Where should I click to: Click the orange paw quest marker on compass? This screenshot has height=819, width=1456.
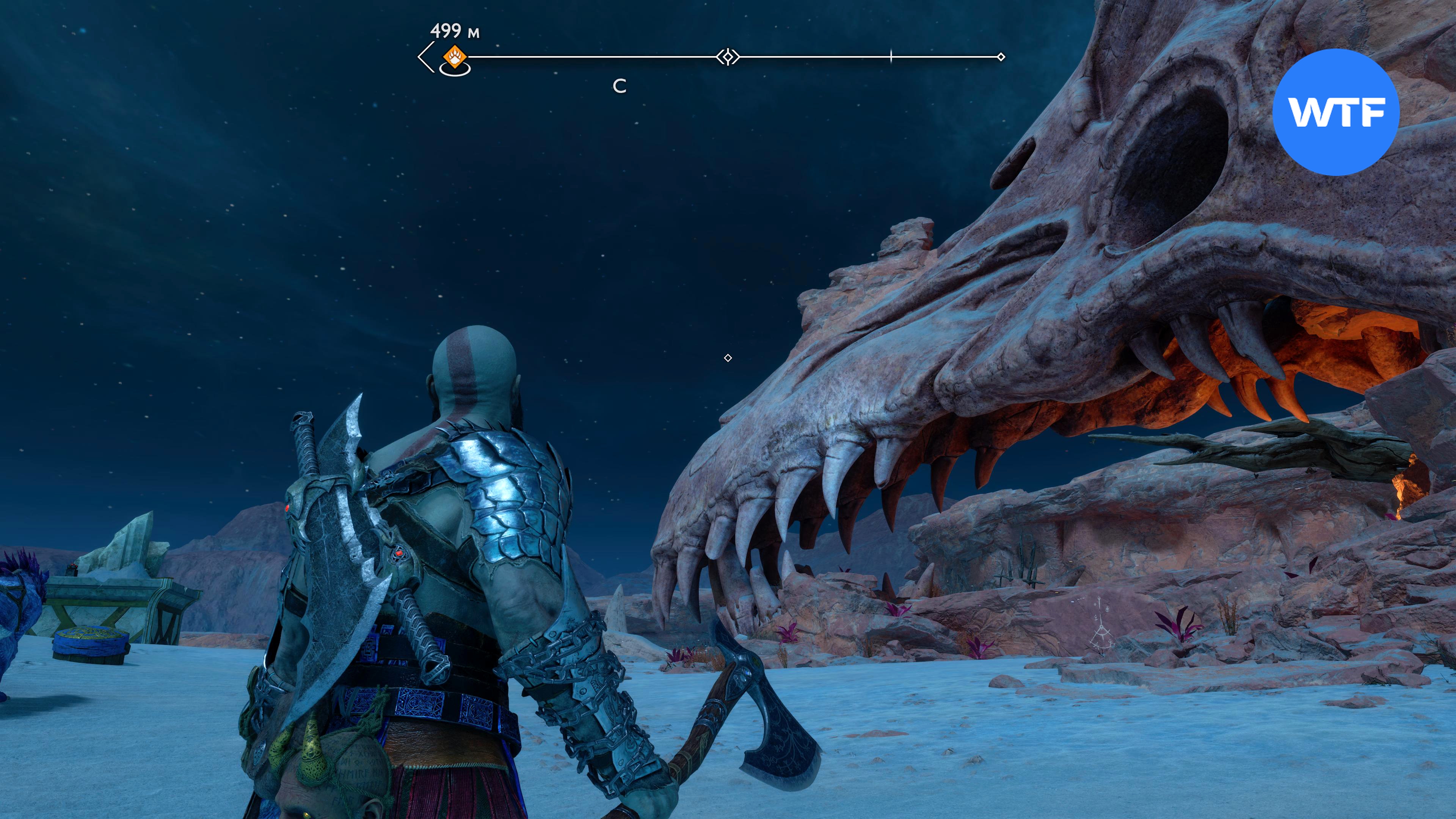point(455,56)
